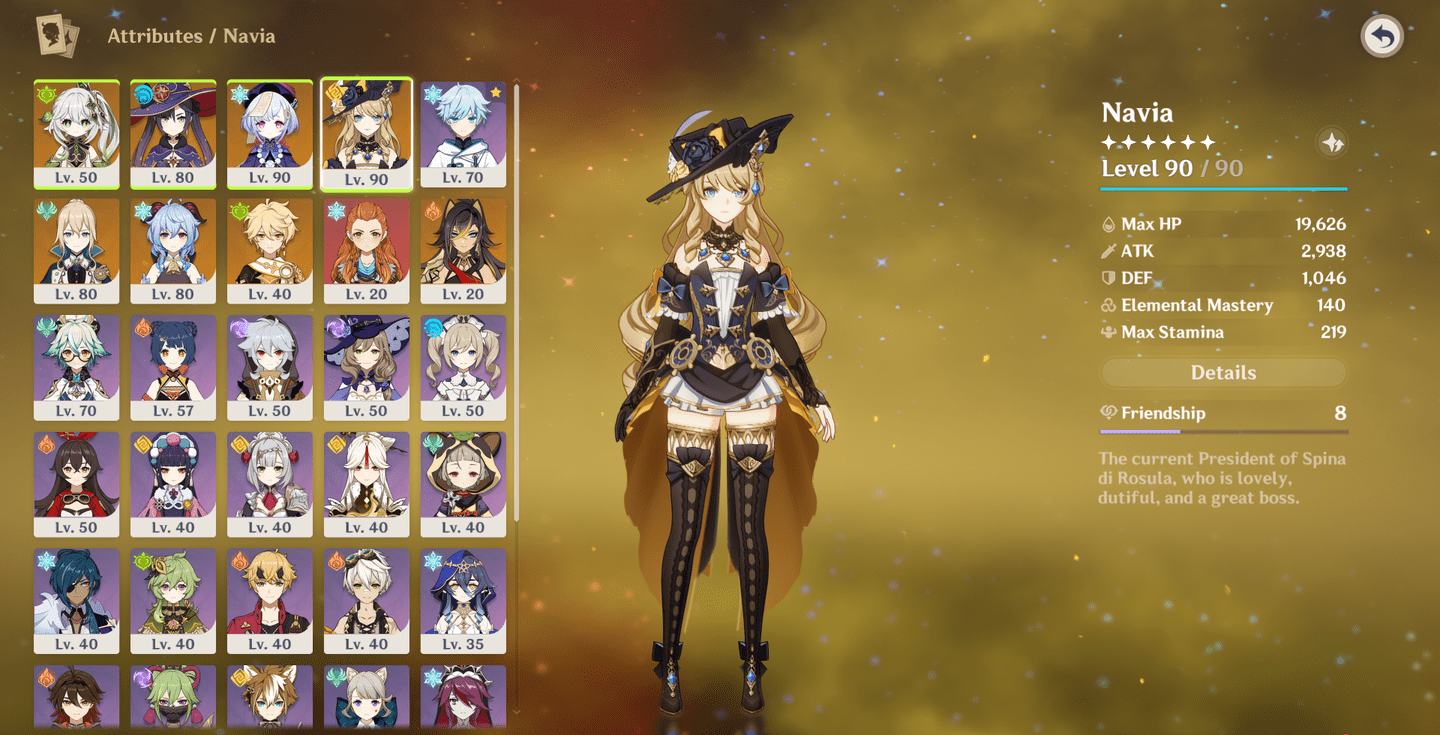Select Mona from the character list
This screenshot has width=1440, height=735.
pos(173,135)
